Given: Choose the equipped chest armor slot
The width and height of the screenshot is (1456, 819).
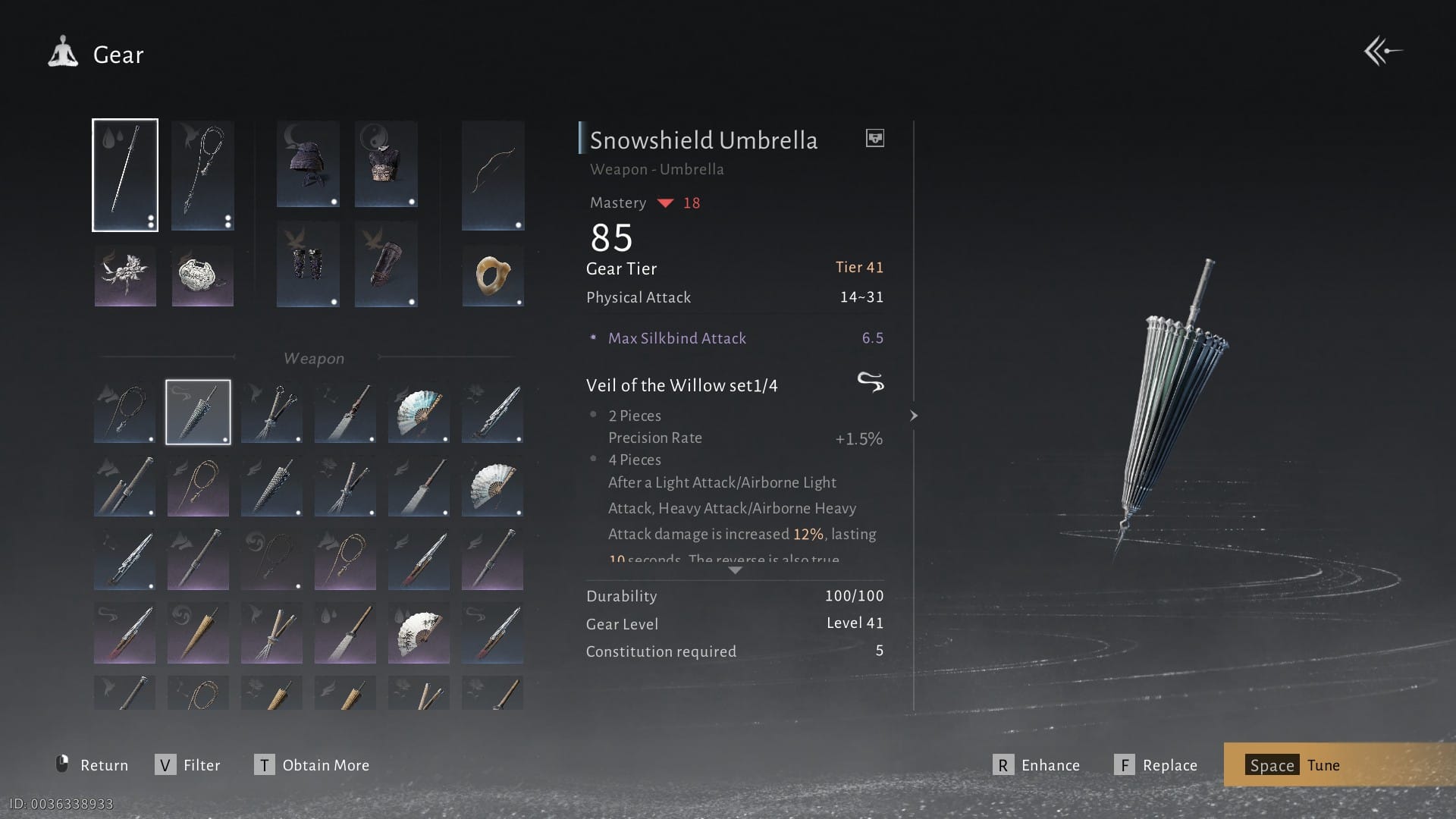Looking at the screenshot, I should pyautogui.click(x=386, y=164).
